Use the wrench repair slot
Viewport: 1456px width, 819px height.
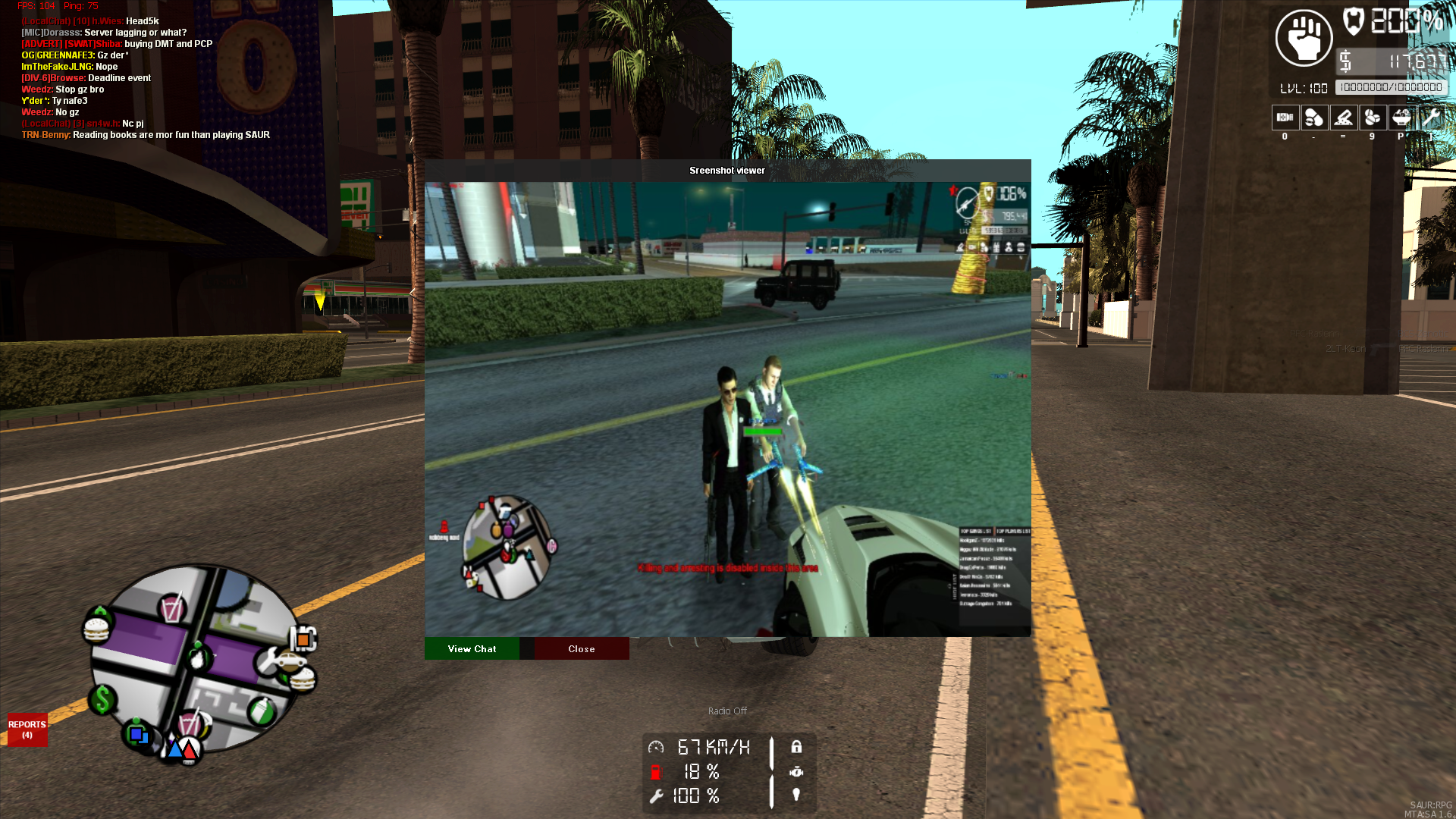[1430, 118]
